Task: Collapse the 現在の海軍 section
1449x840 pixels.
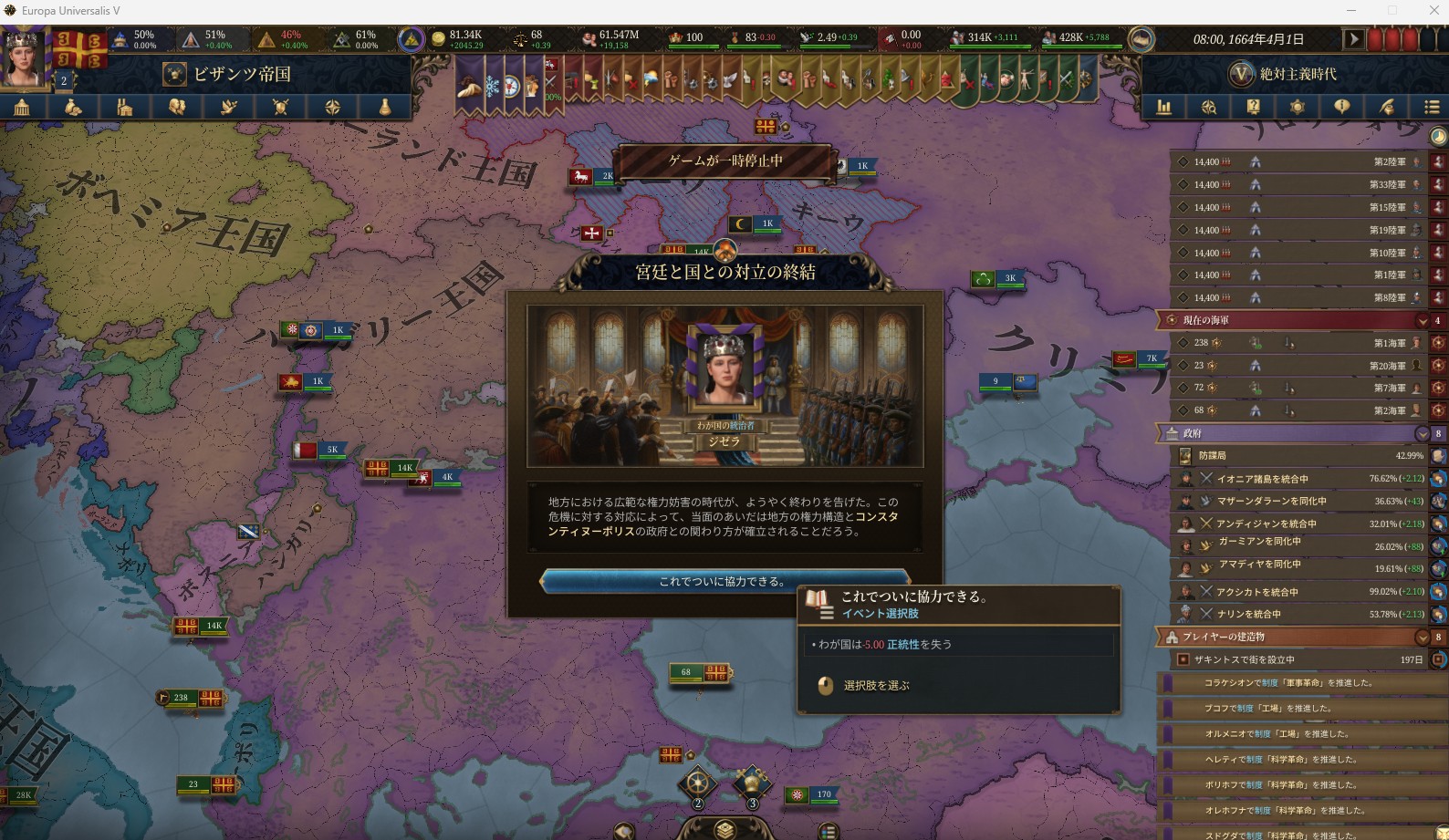Action: pos(1422,320)
